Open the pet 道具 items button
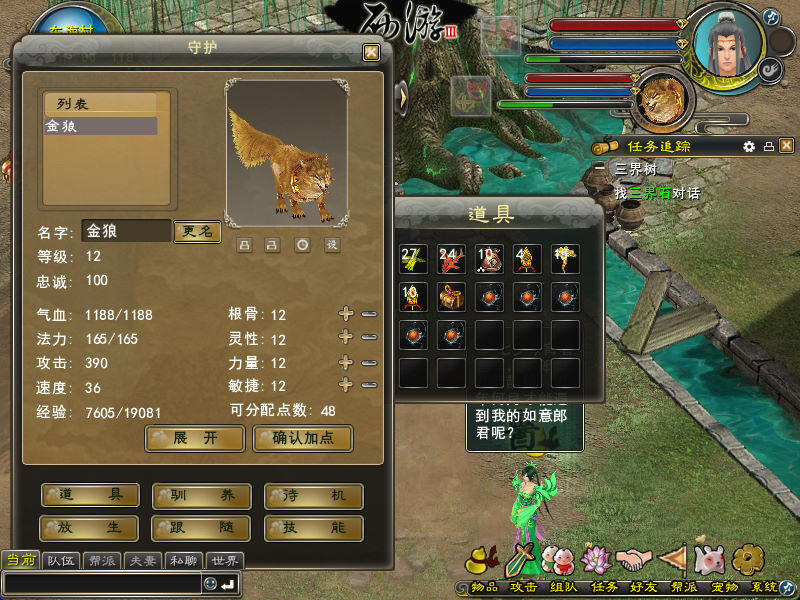The width and height of the screenshot is (800, 600). click(90, 496)
